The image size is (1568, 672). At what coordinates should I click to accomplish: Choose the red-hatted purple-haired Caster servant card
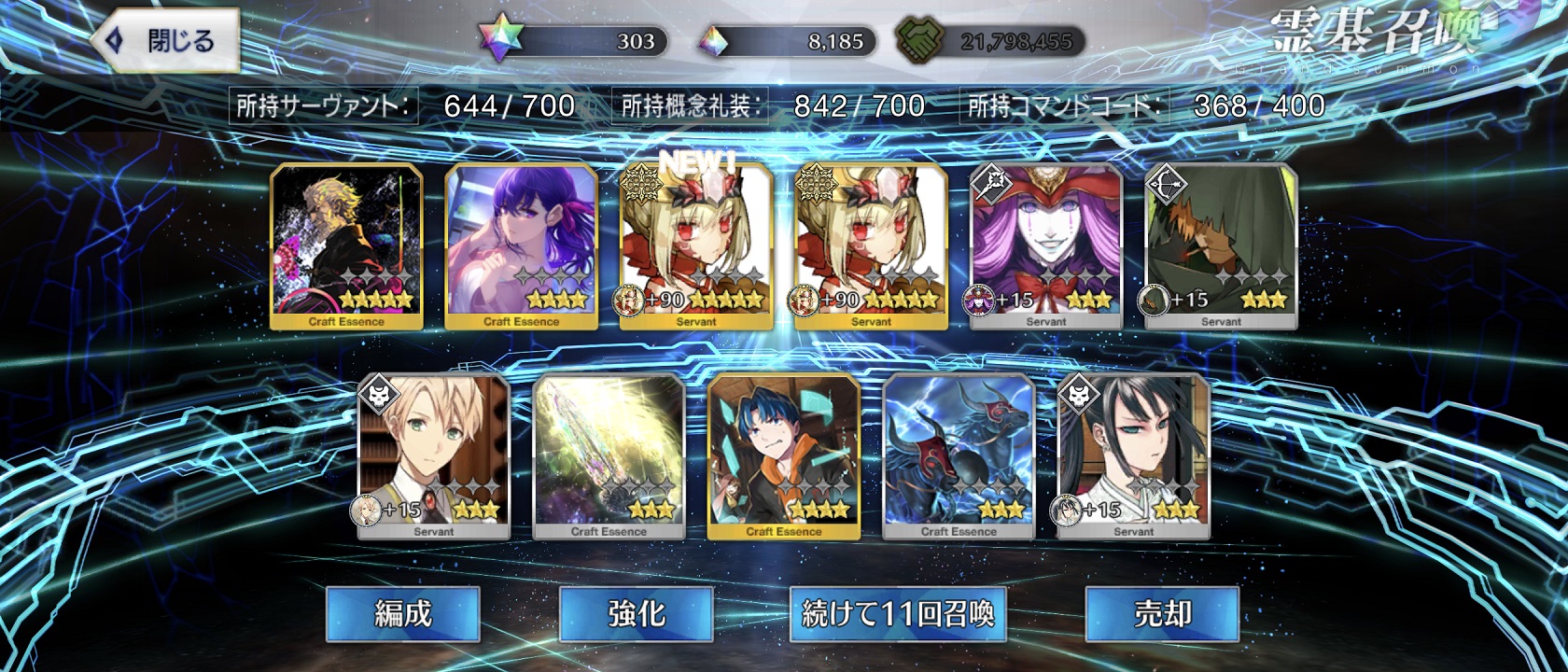[x=1046, y=246]
